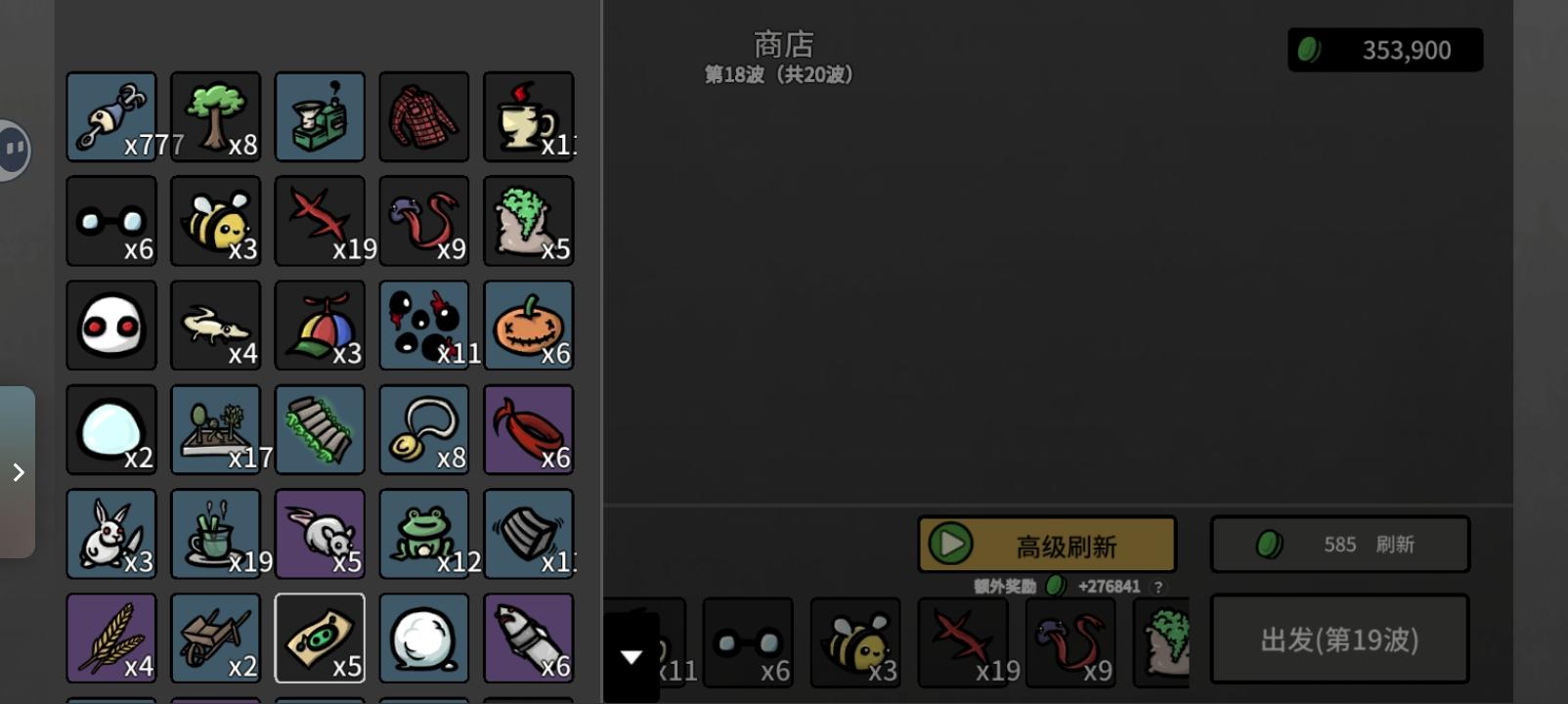Select the propeller hat item x3

tap(320, 326)
